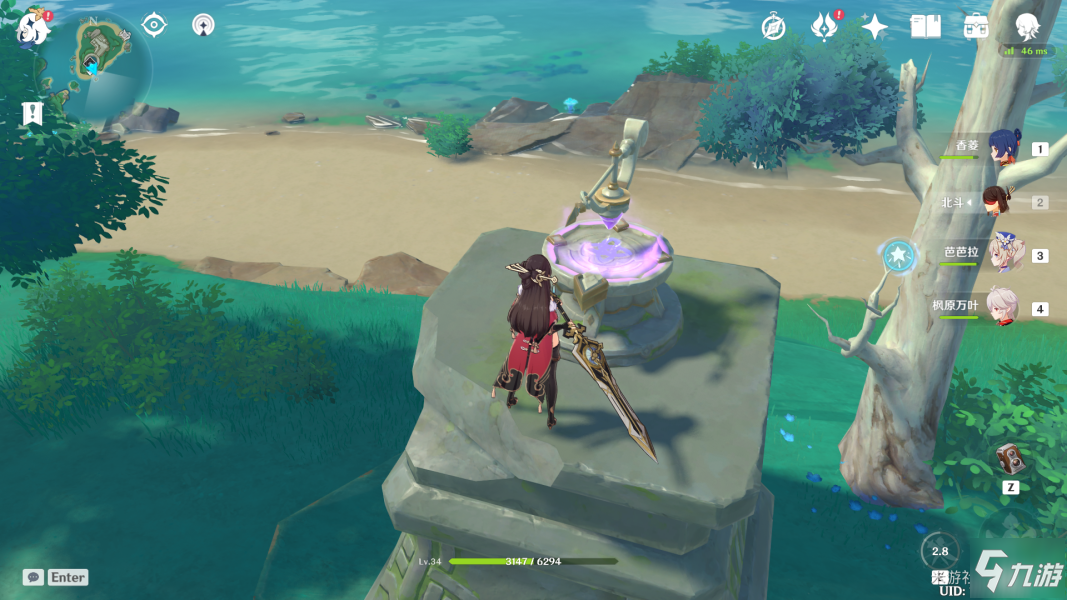Switch to party member 香菱
This screenshot has width=1067, height=600.
click(1004, 148)
